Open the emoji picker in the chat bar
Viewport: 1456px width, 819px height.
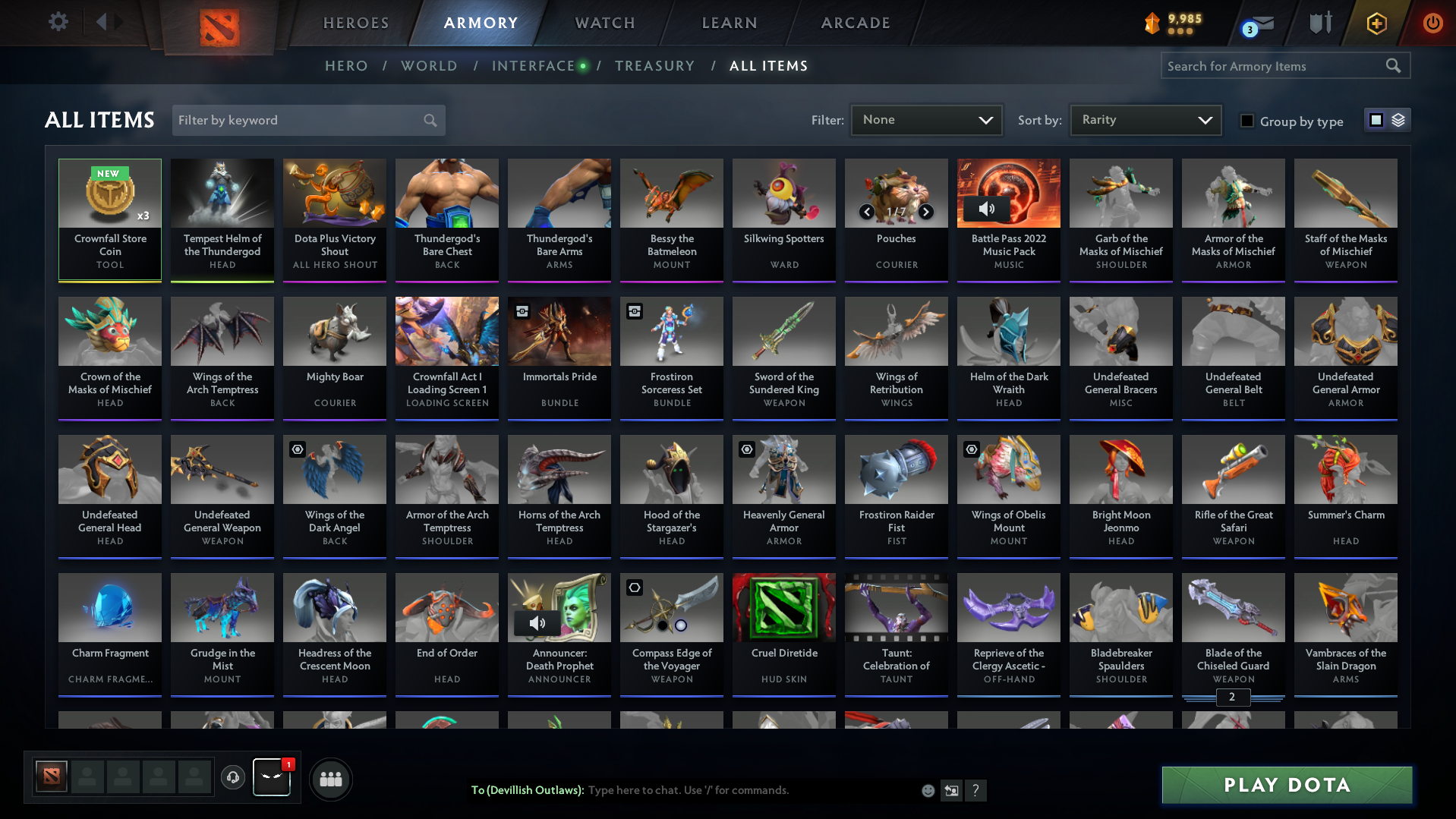coord(928,790)
